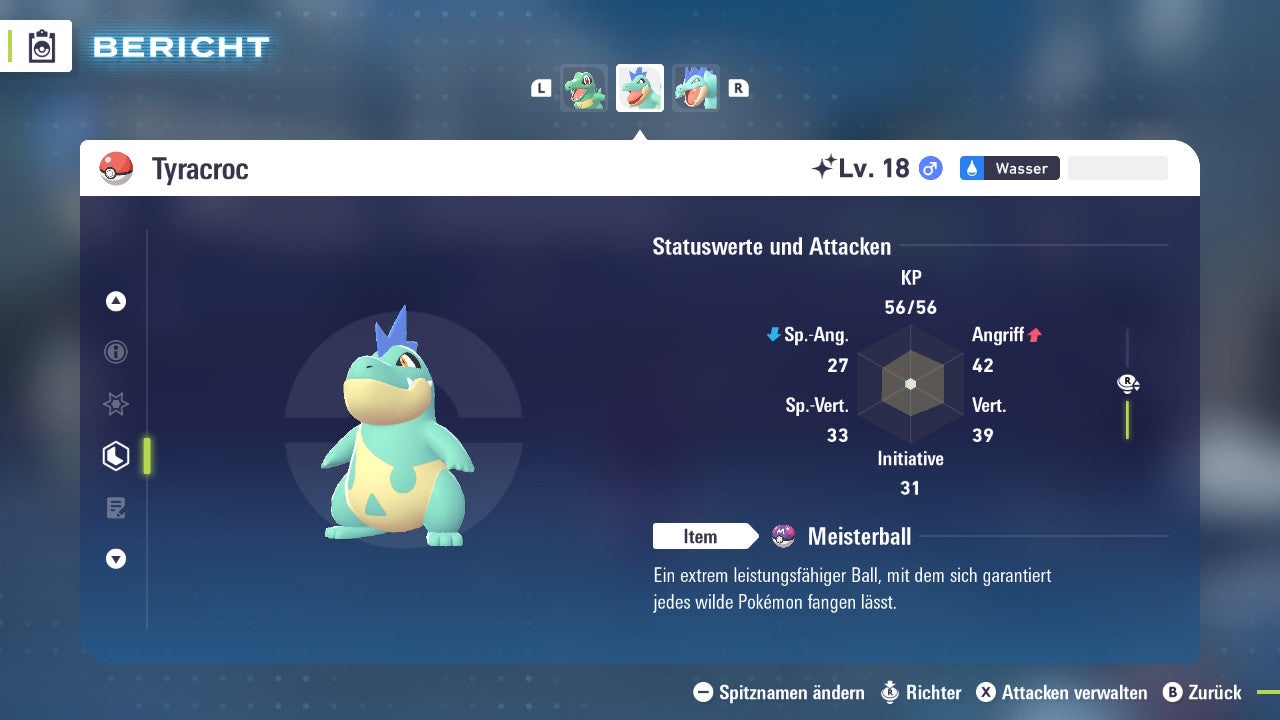Select the star ribbon icon in the sidebar
The image size is (1280, 720).
point(115,404)
